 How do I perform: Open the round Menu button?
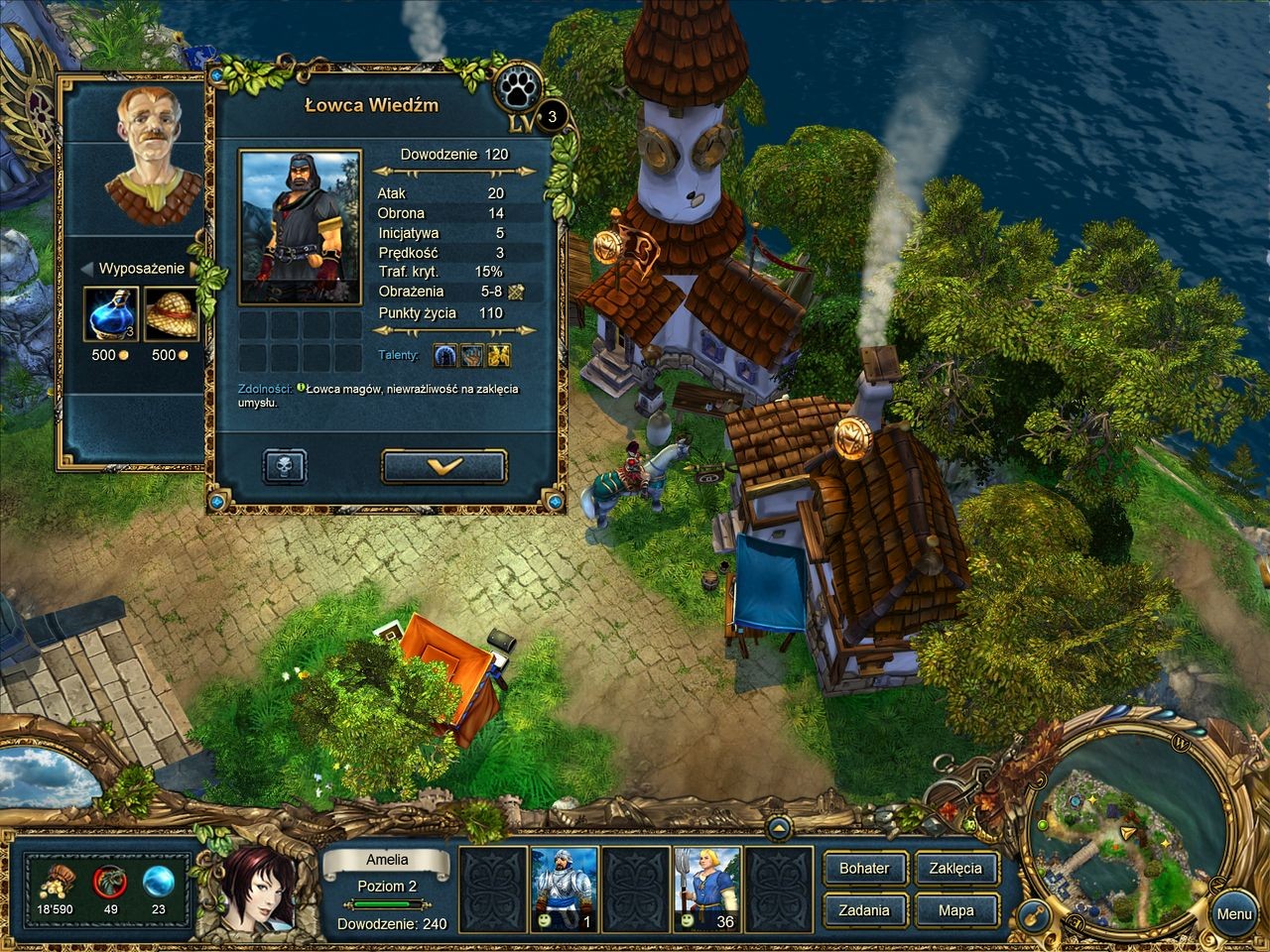pos(1233,913)
